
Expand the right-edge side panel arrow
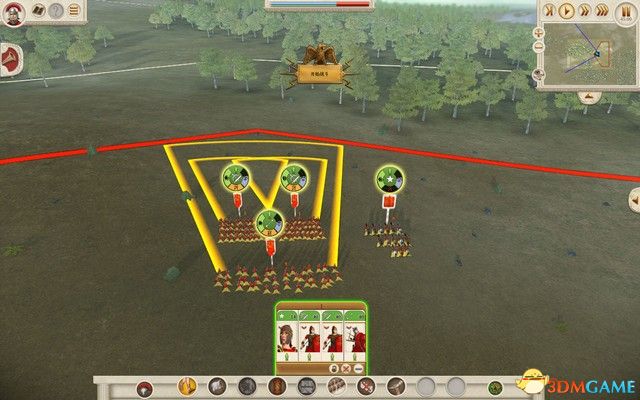point(633,199)
